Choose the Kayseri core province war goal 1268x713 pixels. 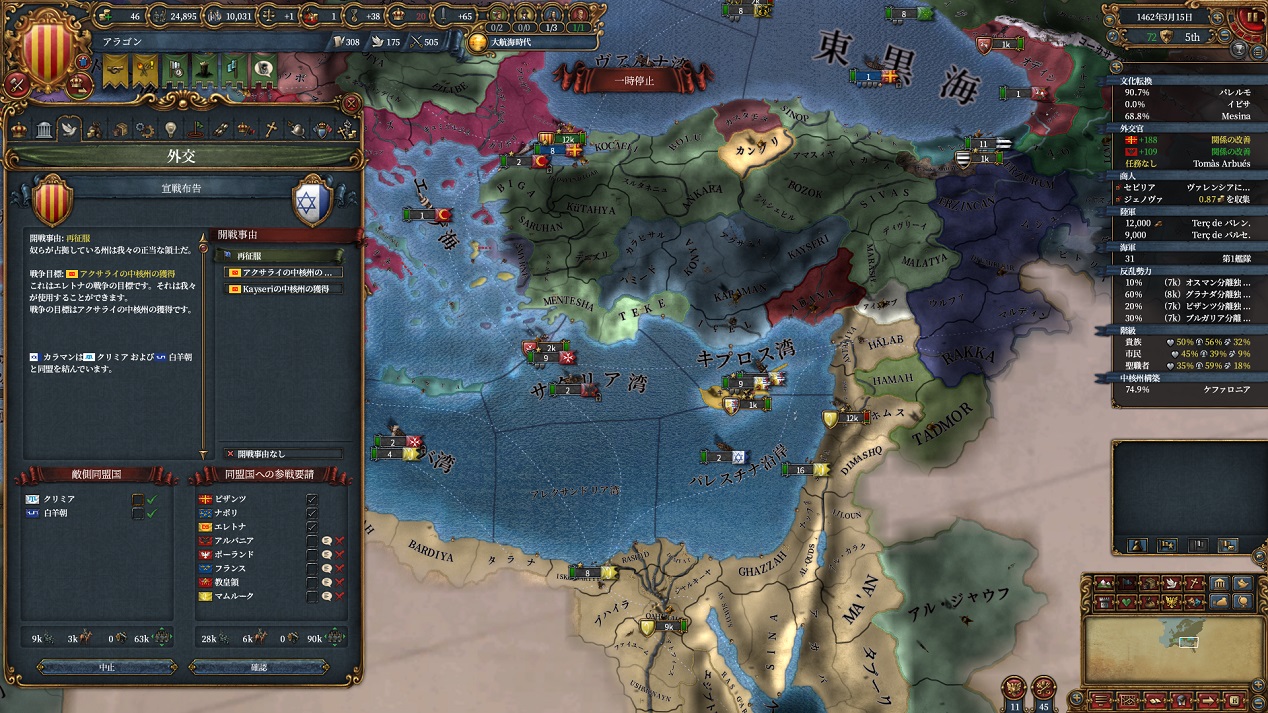(283, 289)
